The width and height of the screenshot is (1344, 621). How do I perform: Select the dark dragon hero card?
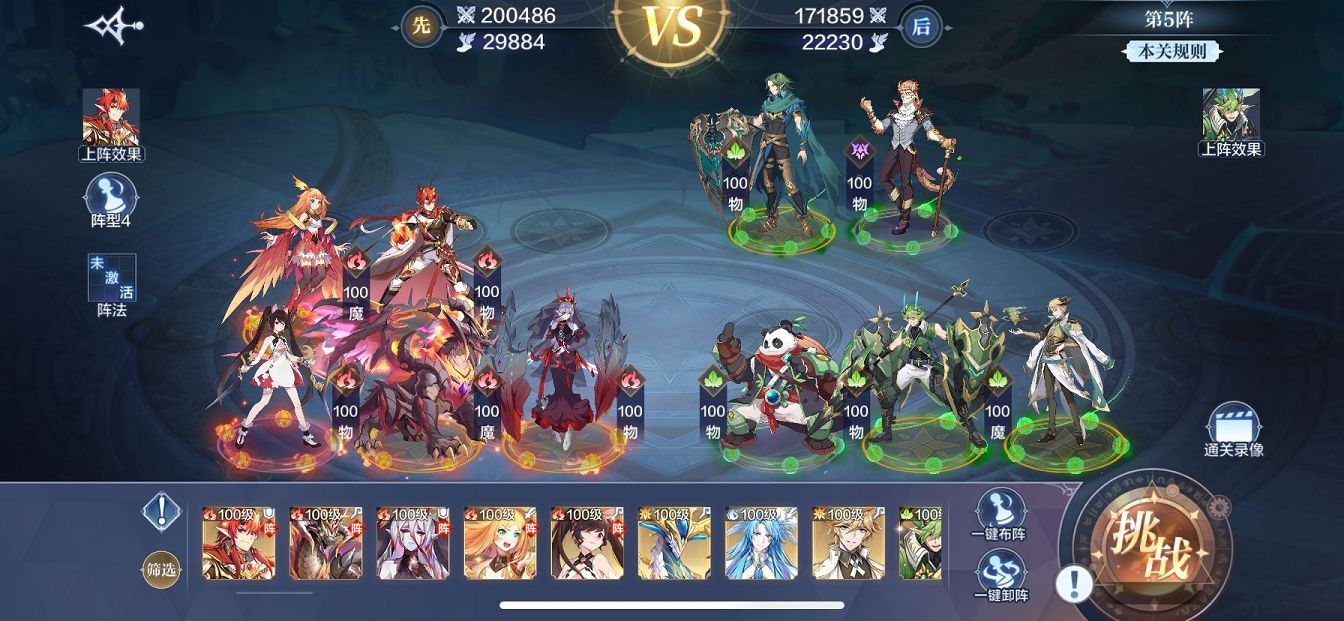pos(325,543)
